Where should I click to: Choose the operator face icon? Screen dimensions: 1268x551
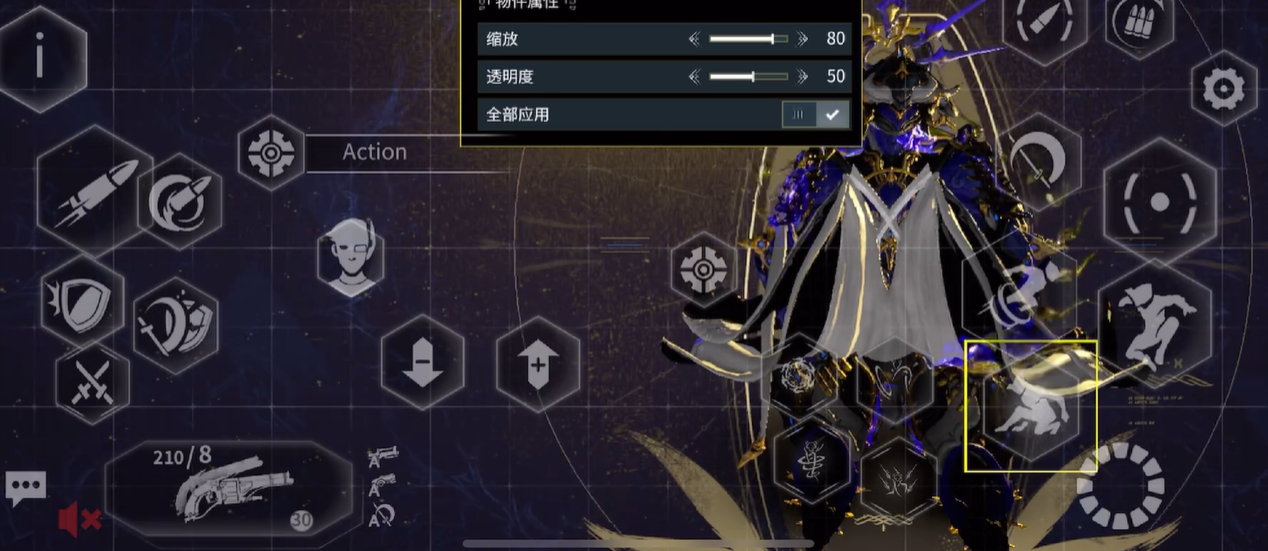coord(351,257)
